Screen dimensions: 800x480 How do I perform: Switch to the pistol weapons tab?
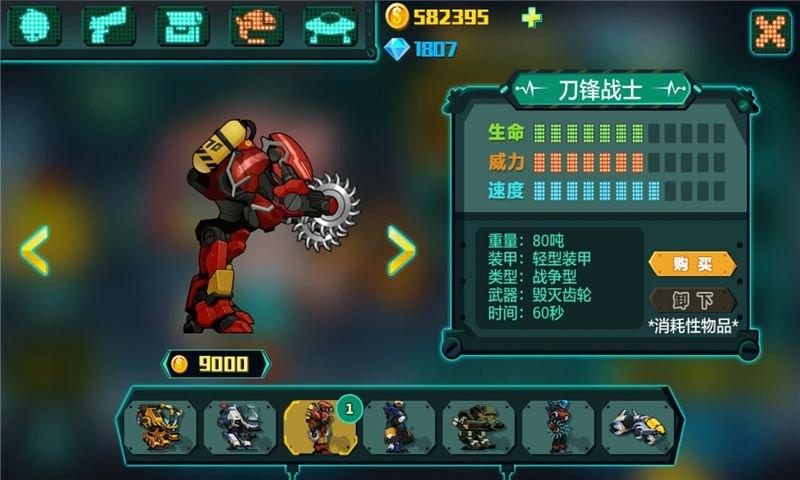tap(108, 26)
